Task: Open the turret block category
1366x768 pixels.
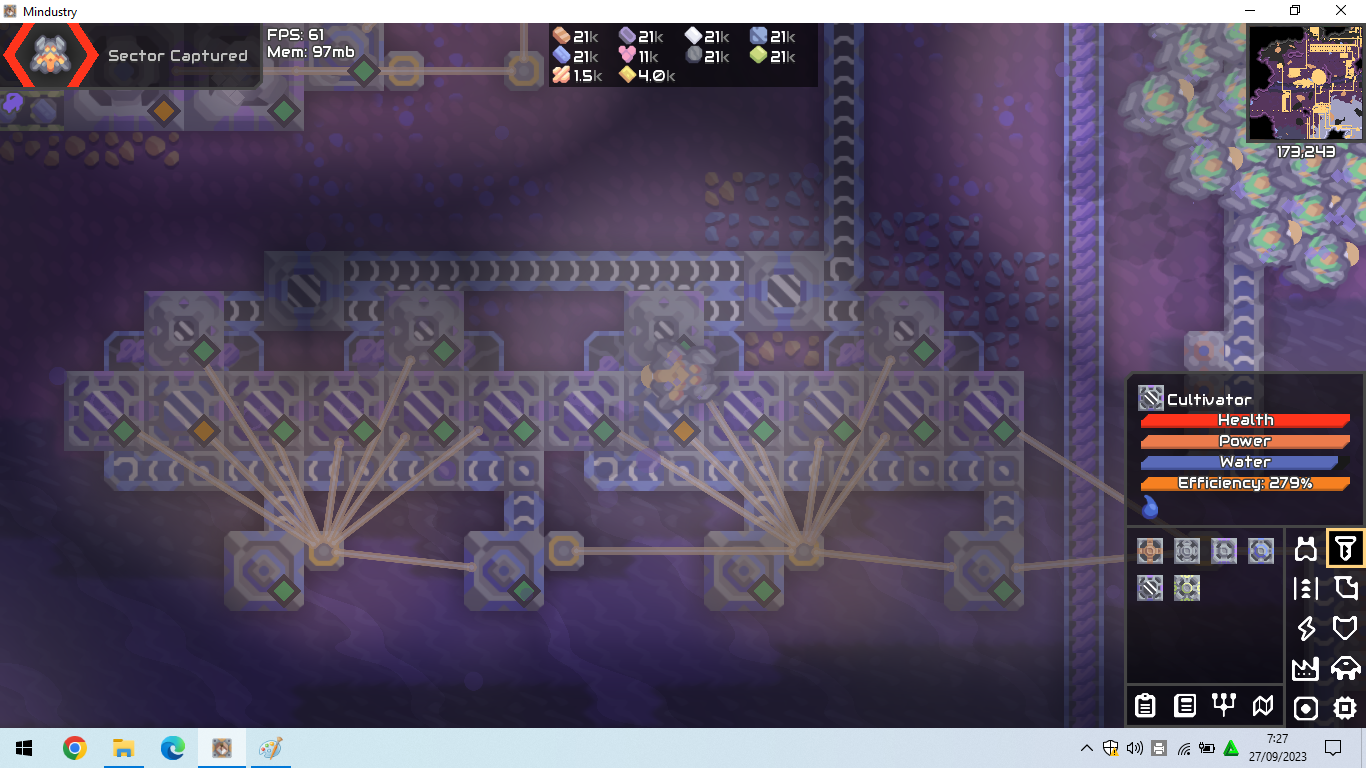Action: (x=1306, y=548)
